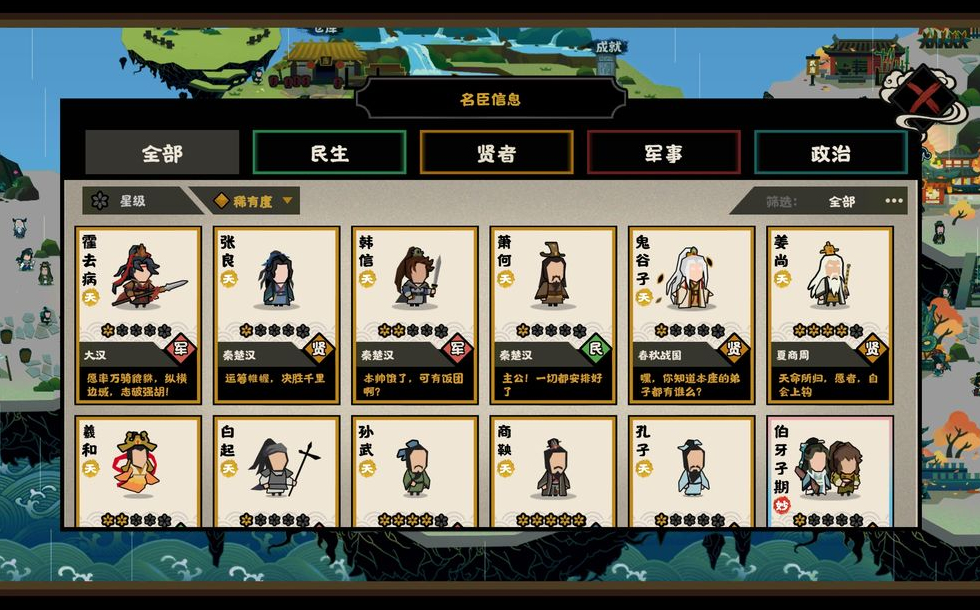Screen dimensions: 980x610
Task: Open the 筛选 filter options menu
Action: tap(893, 201)
